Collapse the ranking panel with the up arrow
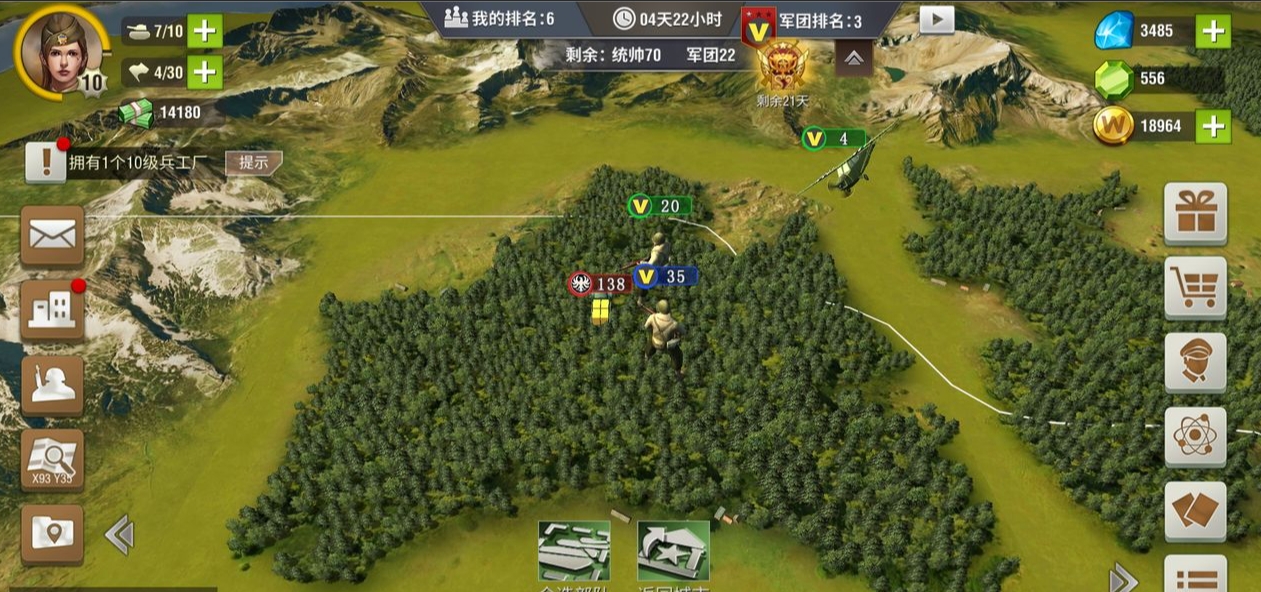The height and width of the screenshot is (592, 1261). 853,59
